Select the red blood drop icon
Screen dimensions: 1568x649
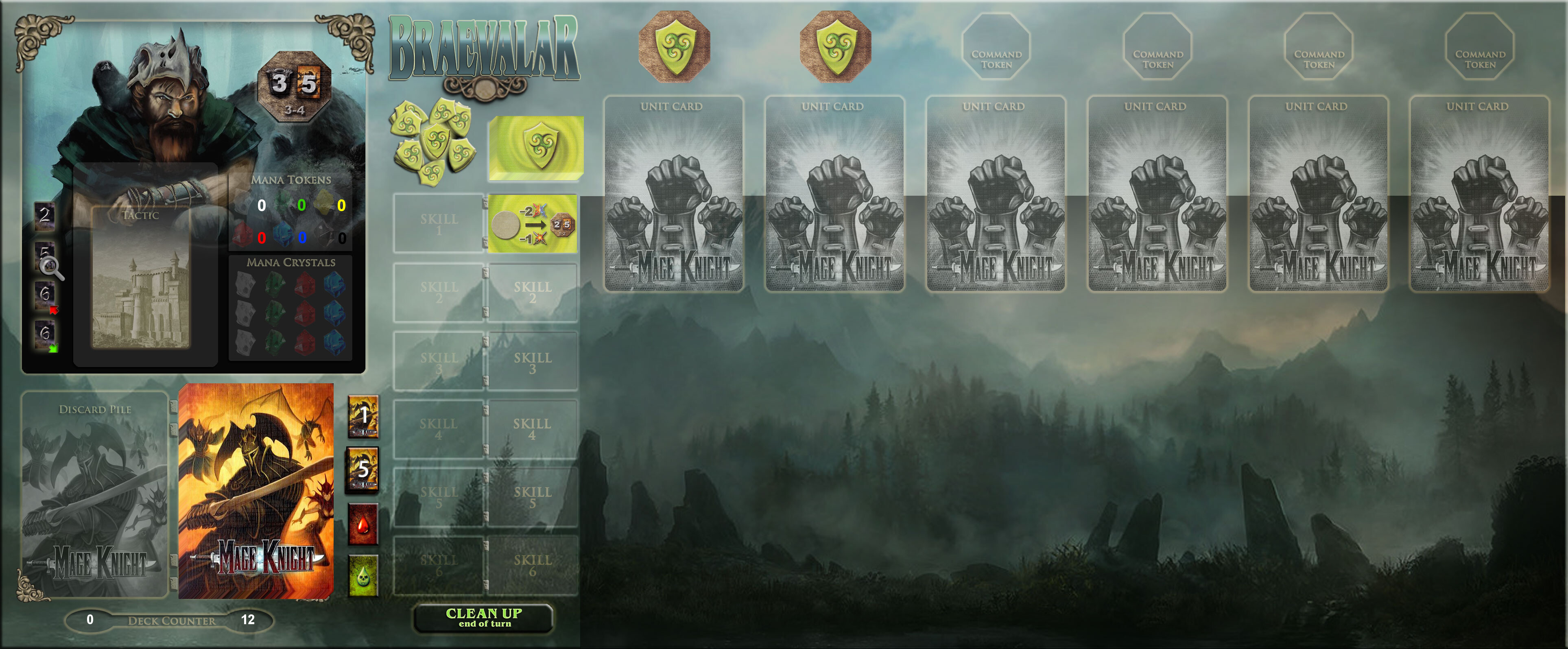point(363,524)
